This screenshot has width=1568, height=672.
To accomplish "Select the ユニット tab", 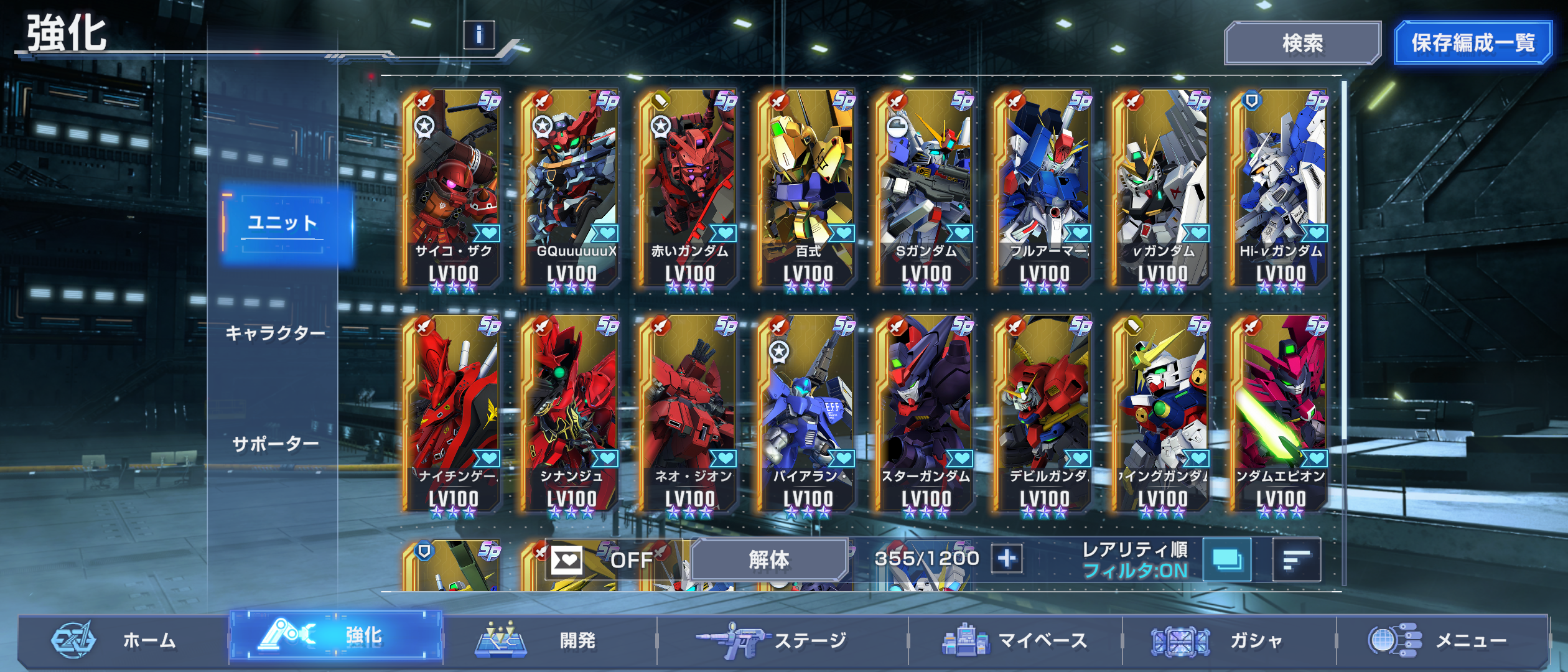I will 283,223.
